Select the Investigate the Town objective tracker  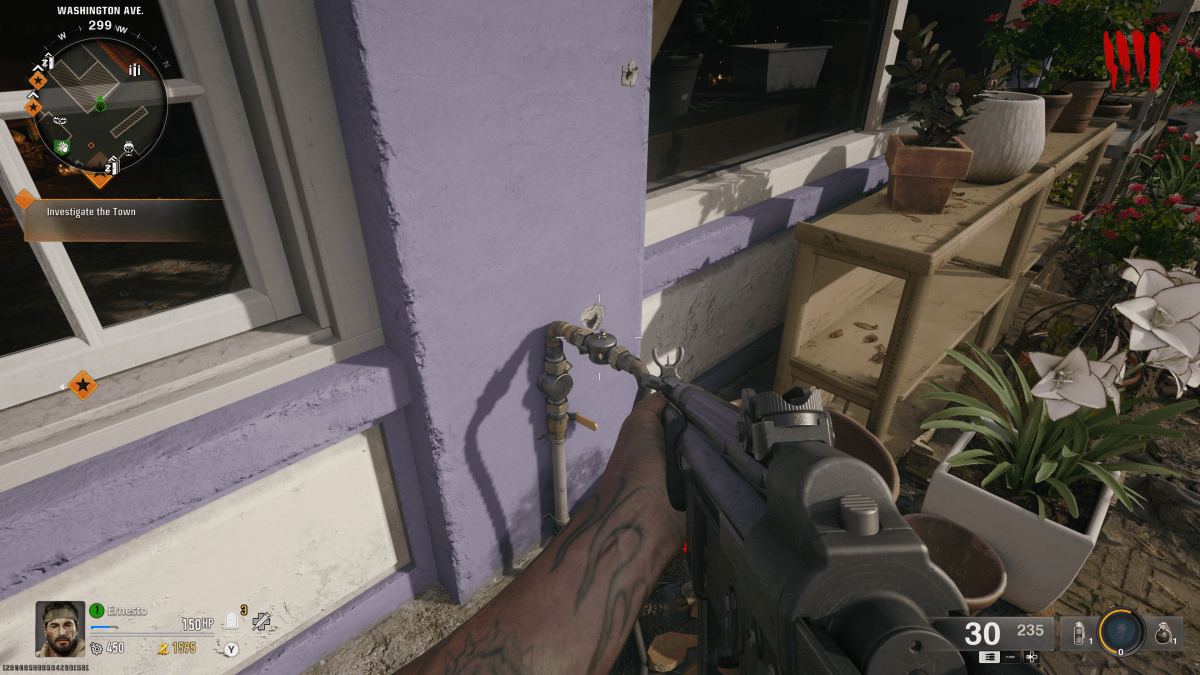point(91,212)
